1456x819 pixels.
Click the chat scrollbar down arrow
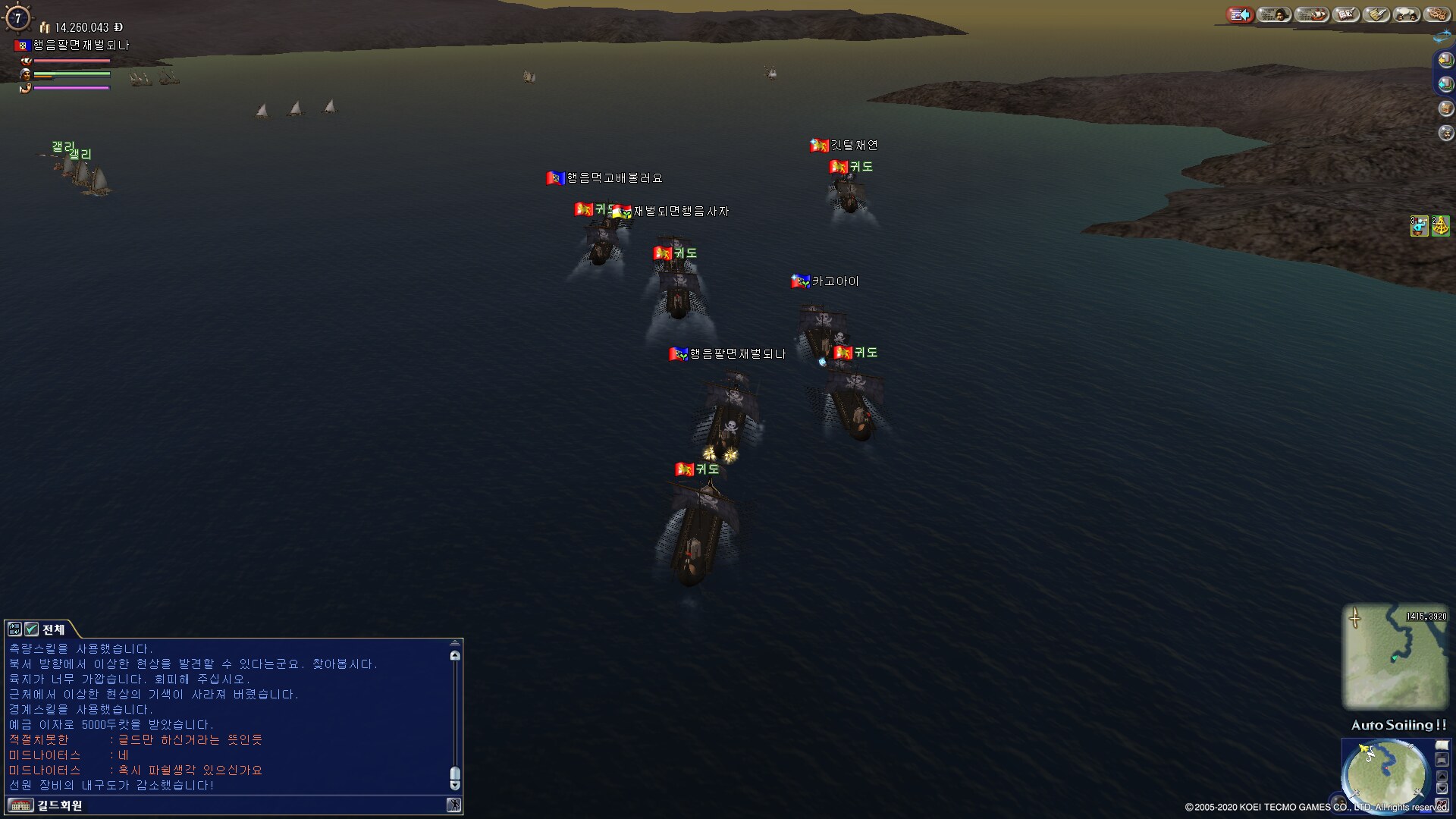pos(455,786)
